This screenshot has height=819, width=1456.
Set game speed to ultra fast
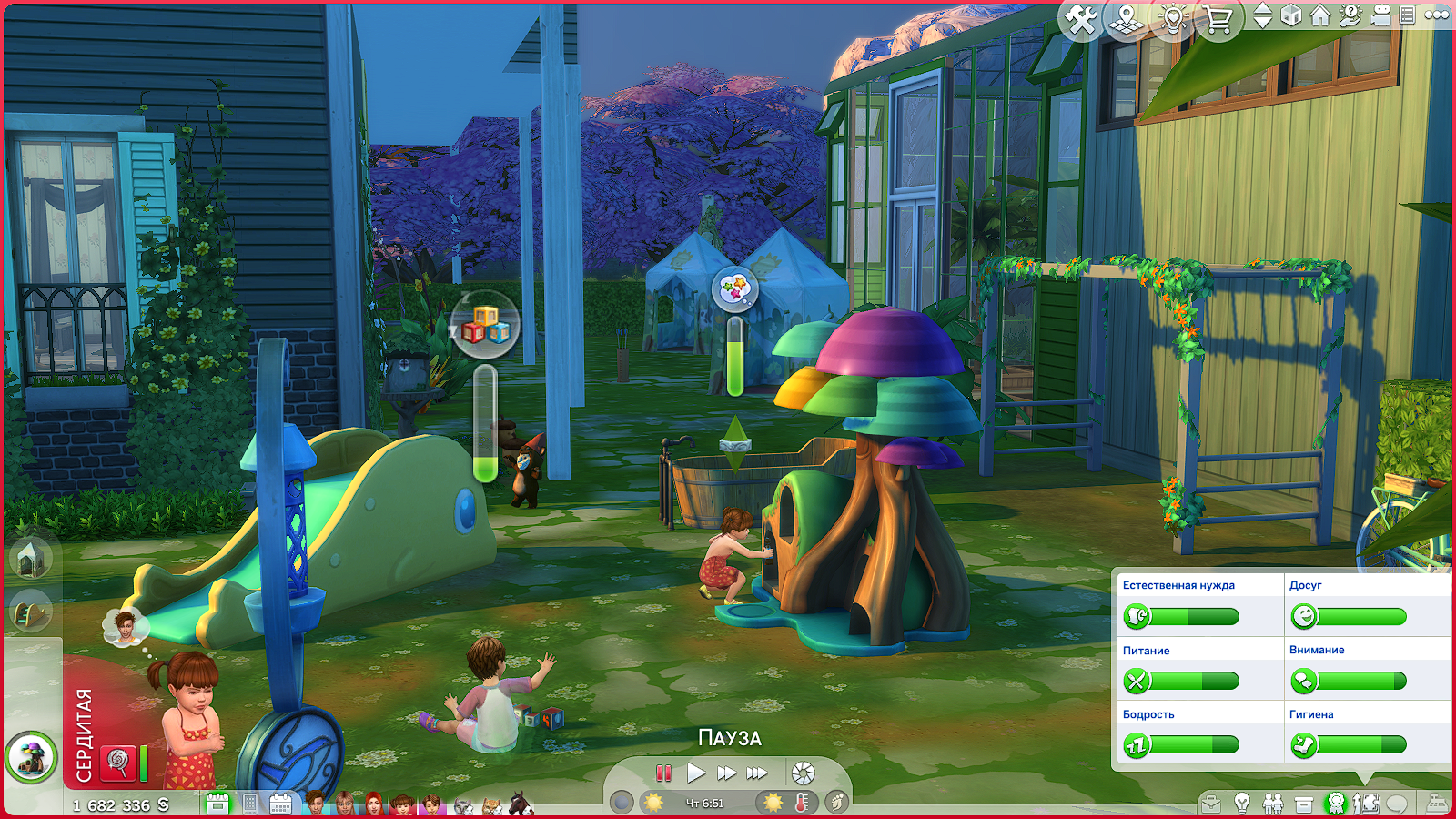pyautogui.click(x=757, y=773)
